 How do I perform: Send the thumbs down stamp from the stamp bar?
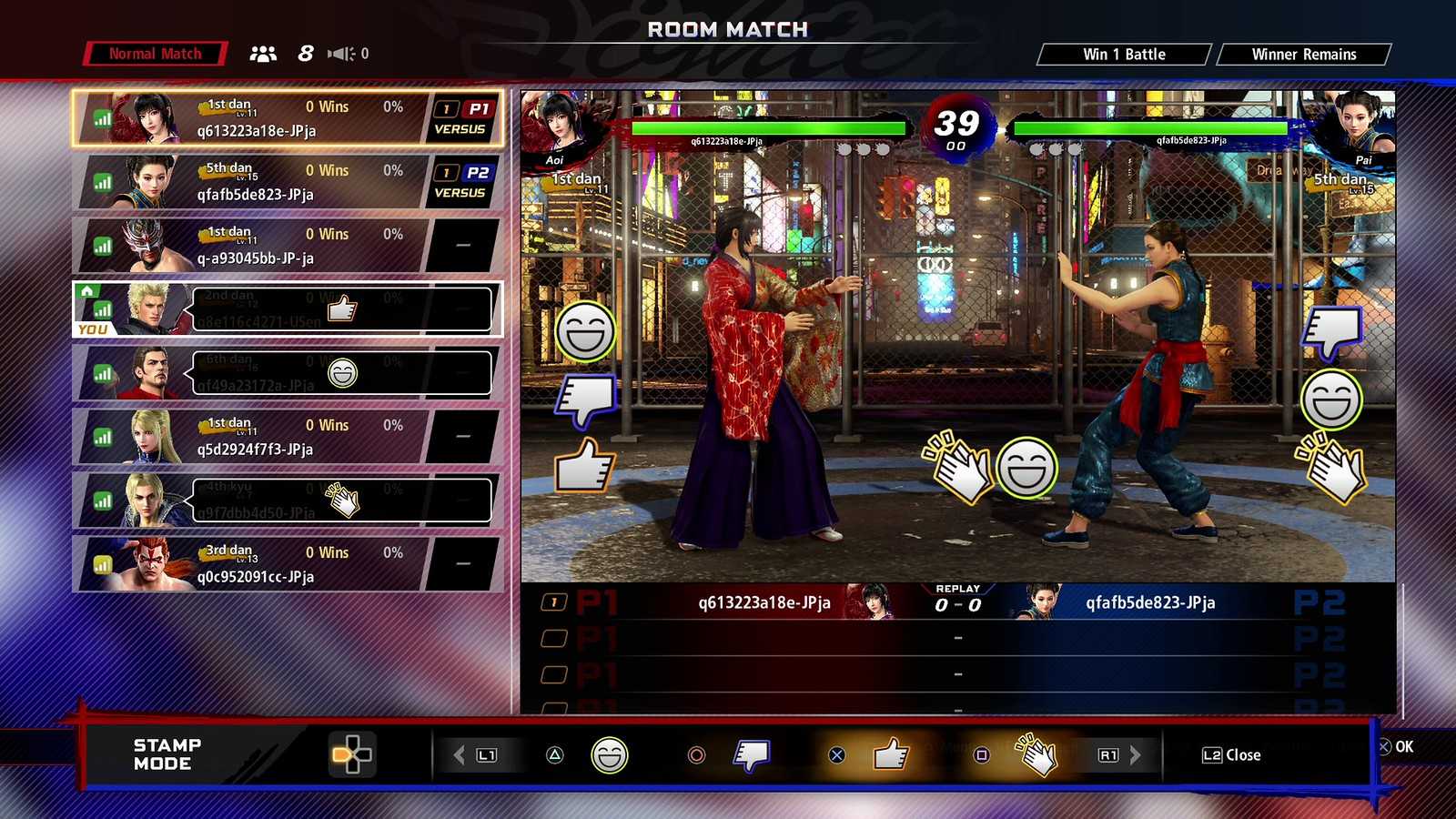(752, 755)
